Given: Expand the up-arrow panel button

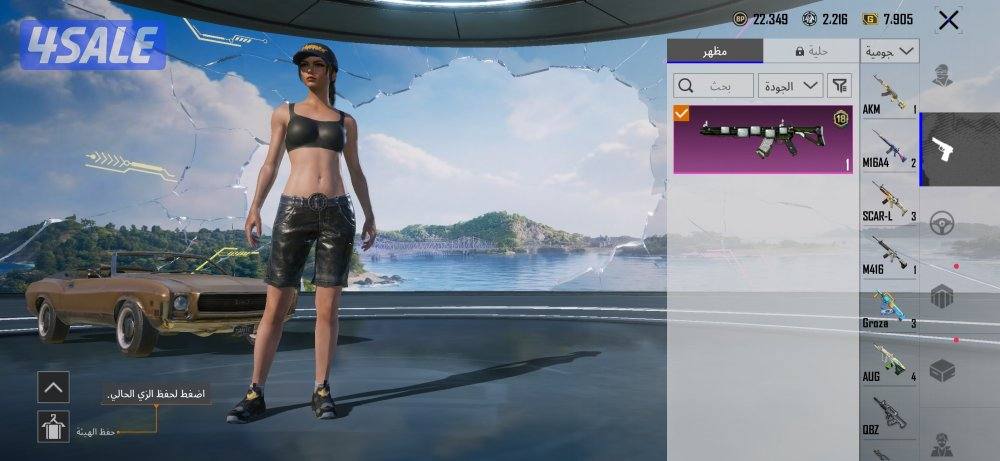Looking at the screenshot, I should tap(53, 386).
